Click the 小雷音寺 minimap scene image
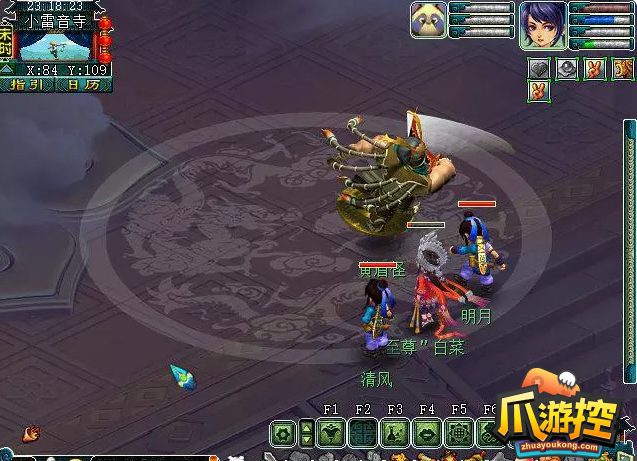The image size is (637, 461). point(55,45)
